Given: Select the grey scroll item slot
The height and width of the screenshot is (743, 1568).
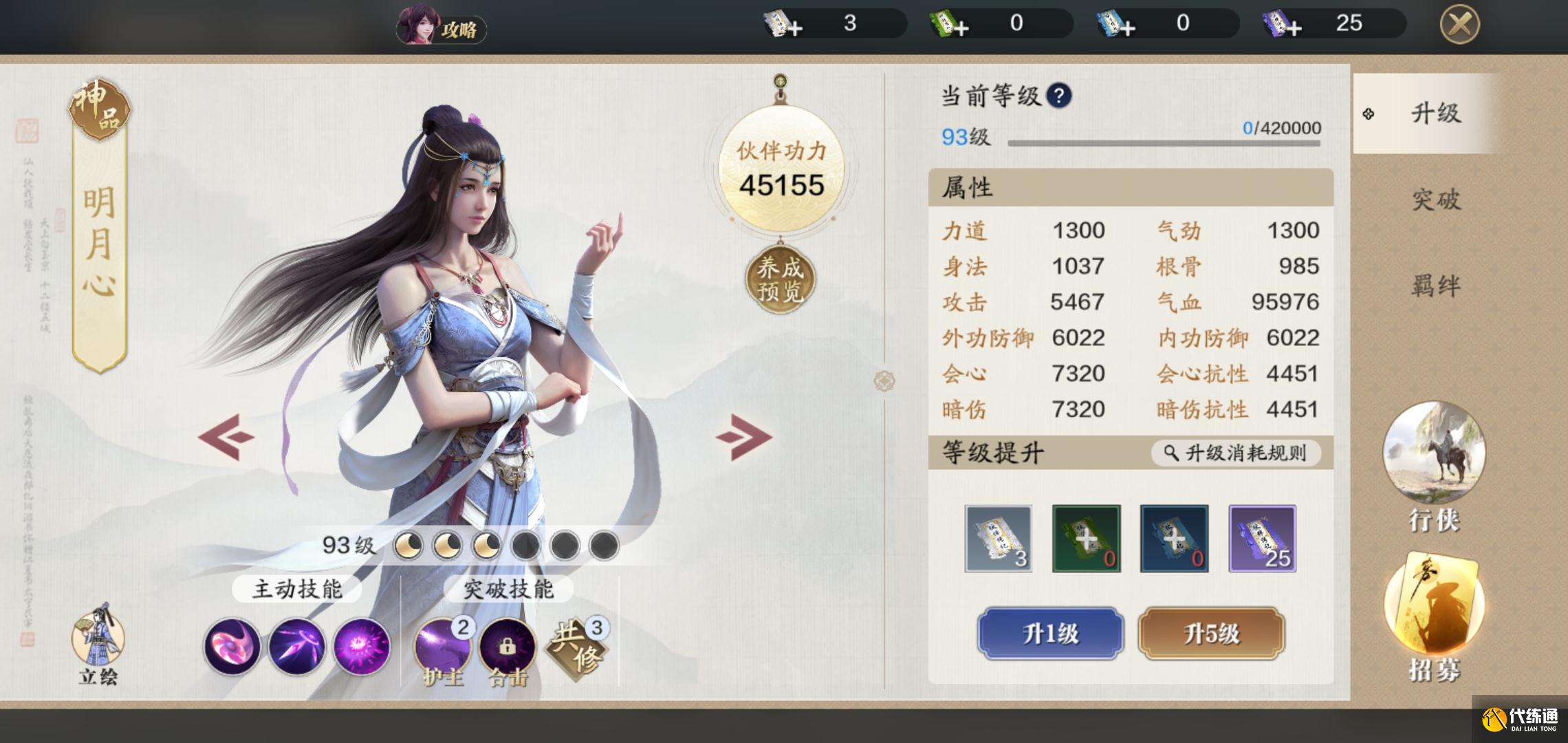Looking at the screenshot, I should [998, 539].
